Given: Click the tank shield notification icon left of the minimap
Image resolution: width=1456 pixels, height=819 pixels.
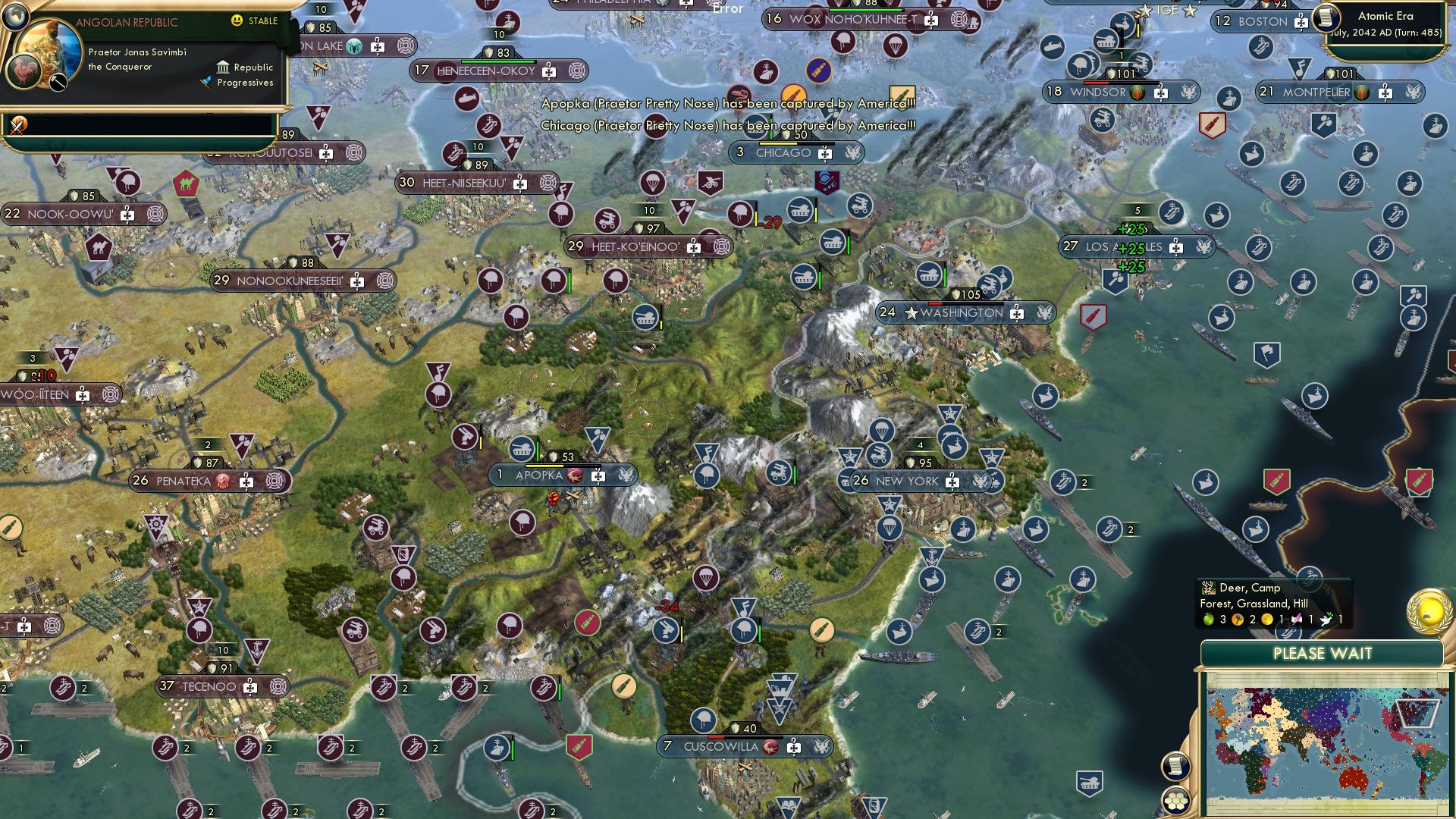Looking at the screenshot, I should [1090, 781].
